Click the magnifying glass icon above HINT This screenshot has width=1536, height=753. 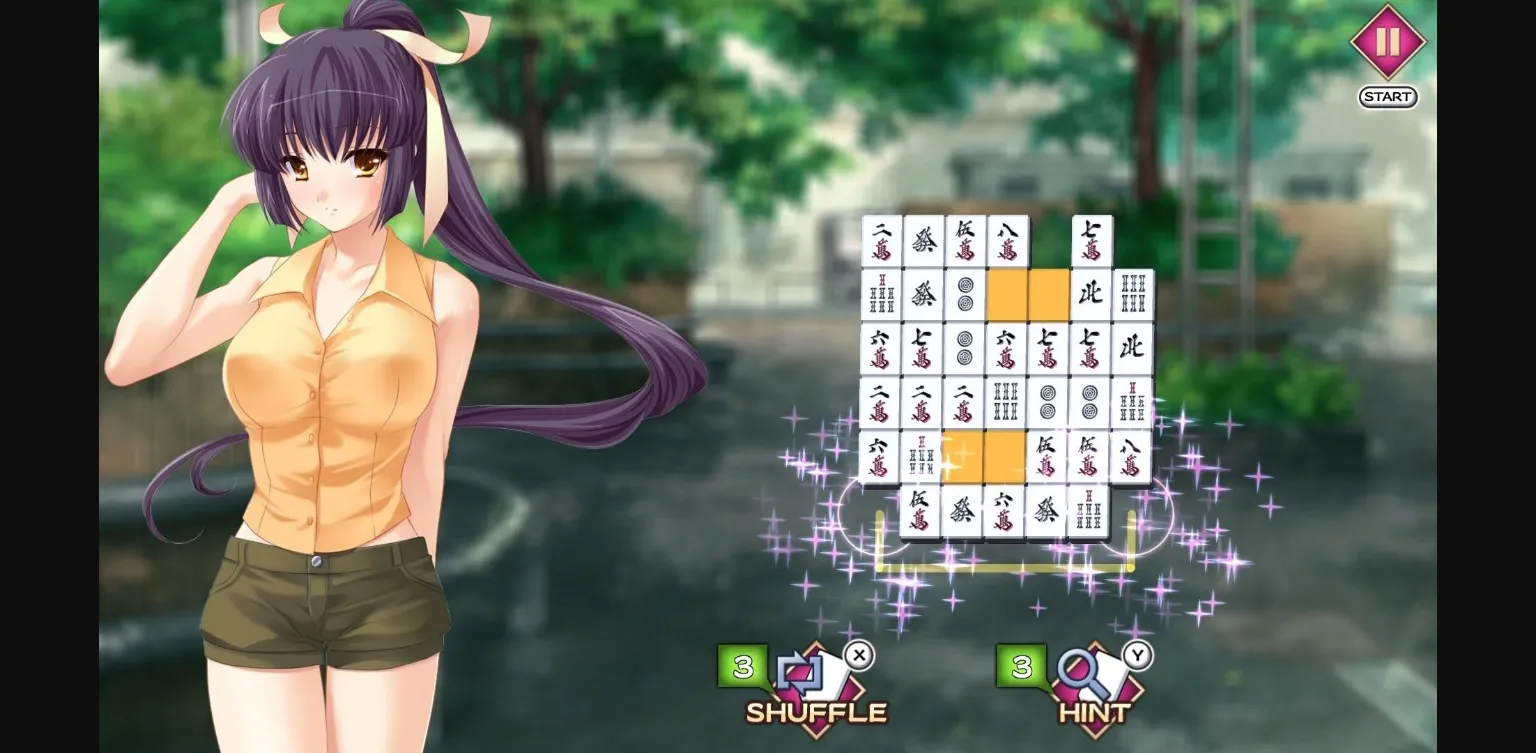pyautogui.click(x=1078, y=671)
